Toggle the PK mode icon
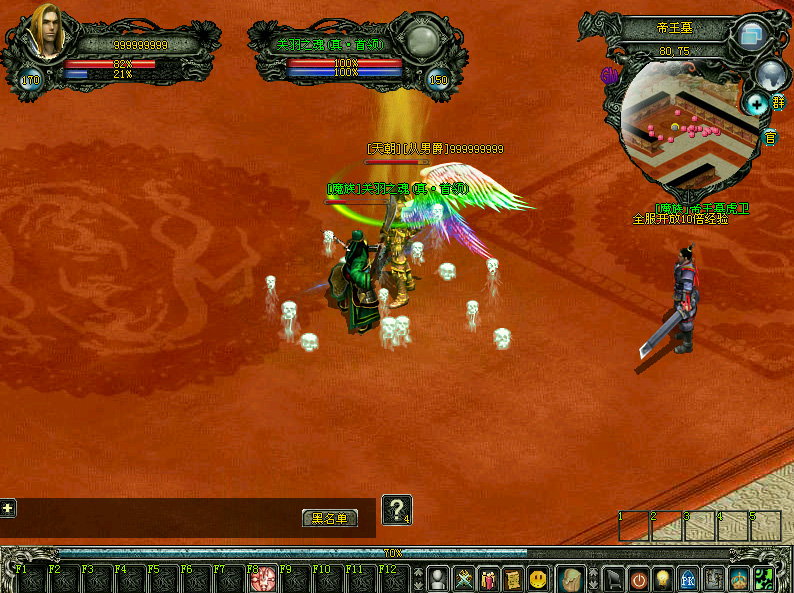This screenshot has width=794, height=593. [688, 578]
